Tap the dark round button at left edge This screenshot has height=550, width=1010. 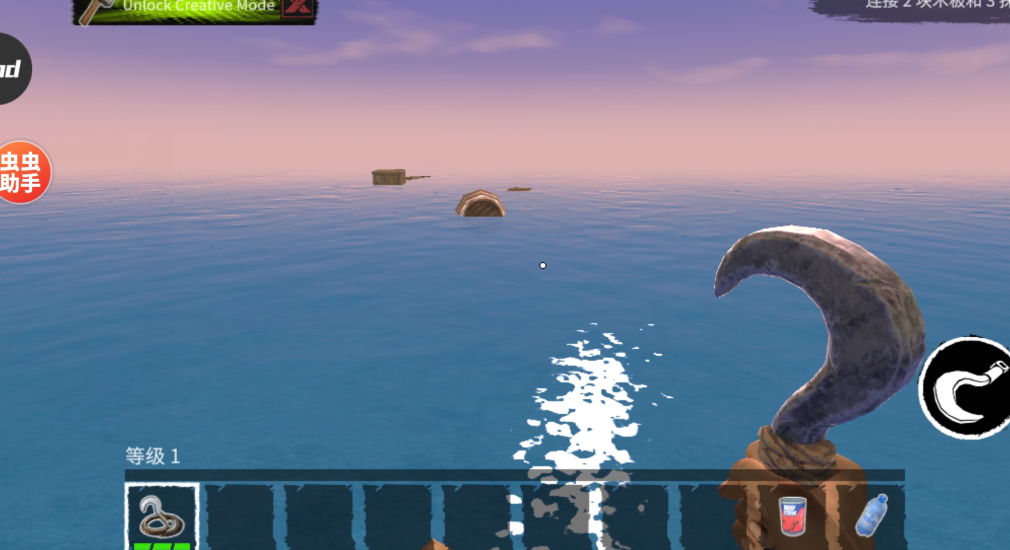[x=12, y=69]
